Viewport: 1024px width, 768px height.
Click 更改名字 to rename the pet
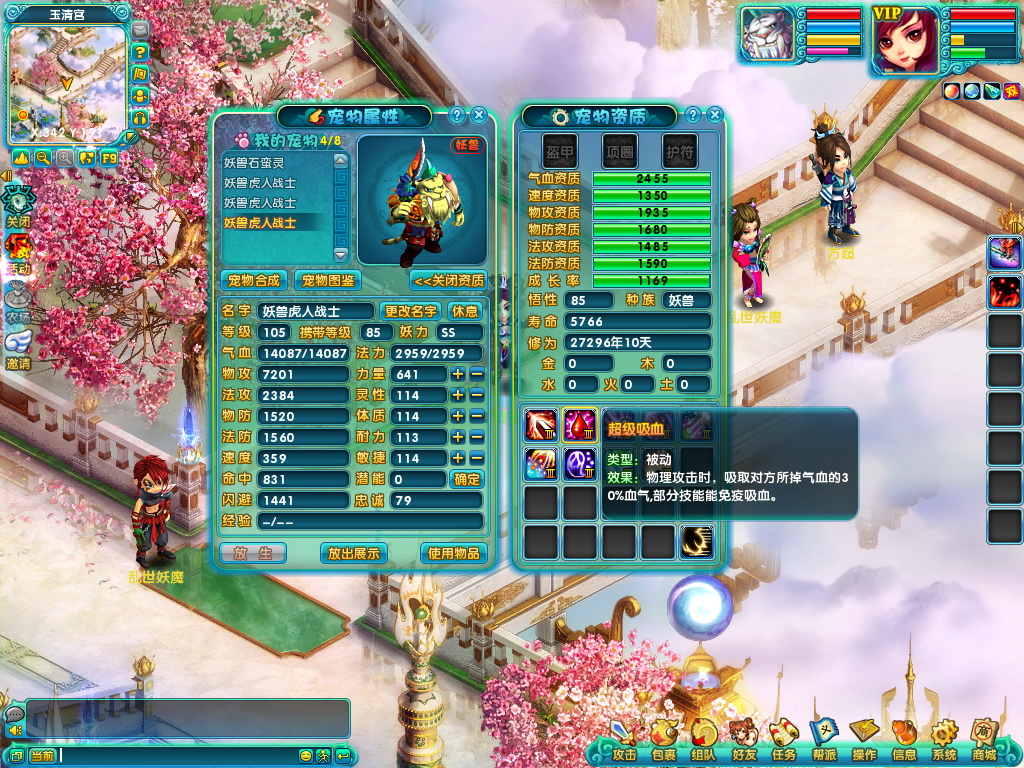411,311
